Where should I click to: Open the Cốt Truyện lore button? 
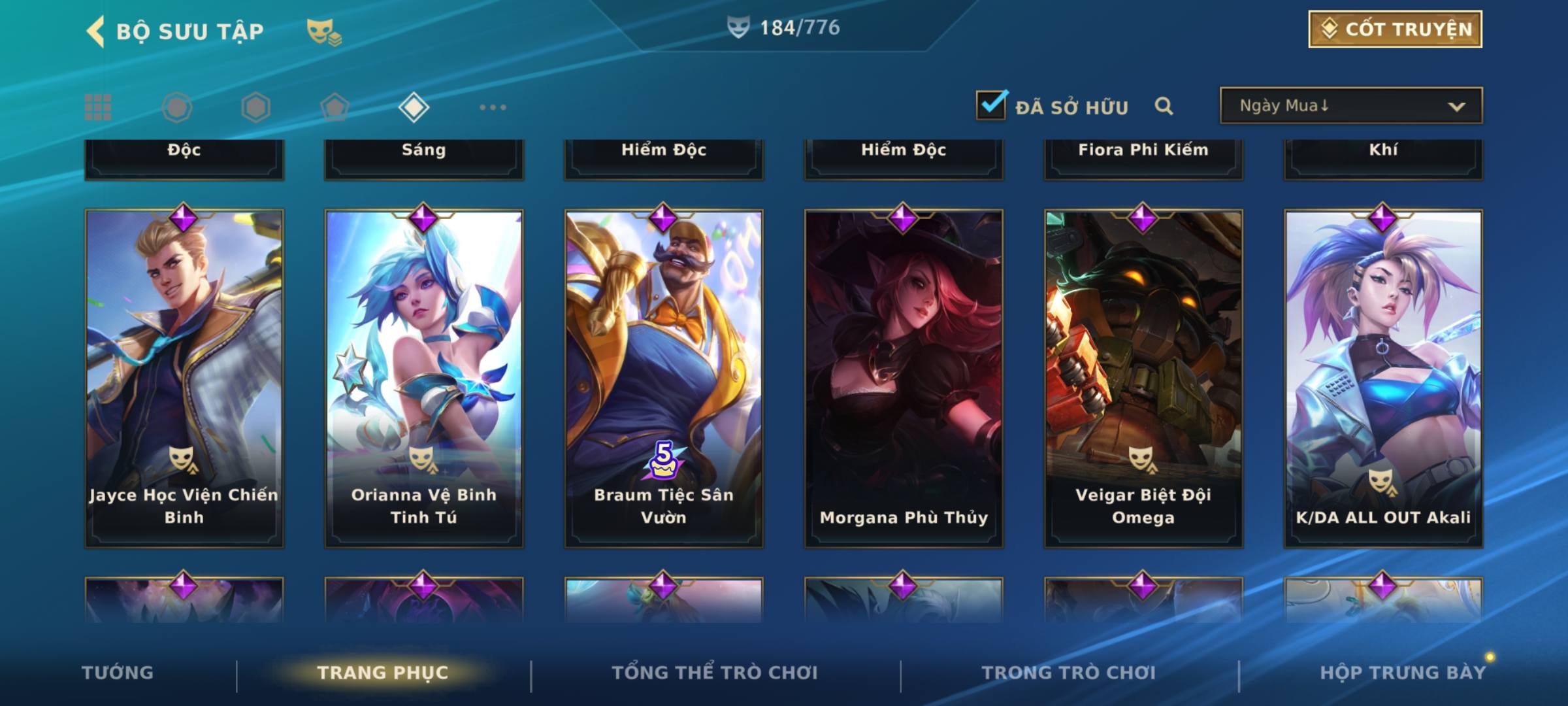(1394, 29)
